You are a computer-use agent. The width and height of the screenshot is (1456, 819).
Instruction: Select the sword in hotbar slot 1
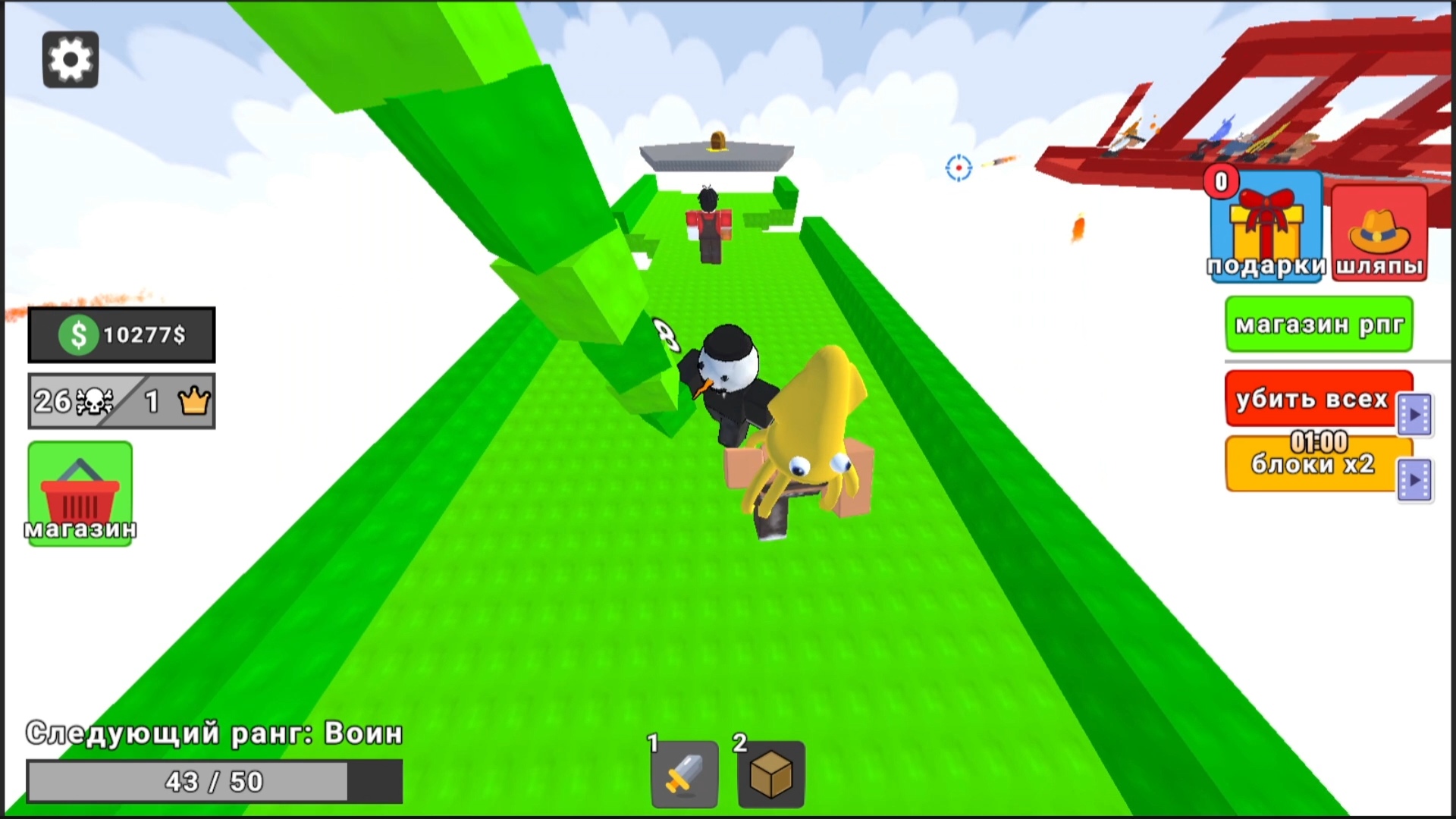[682, 775]
